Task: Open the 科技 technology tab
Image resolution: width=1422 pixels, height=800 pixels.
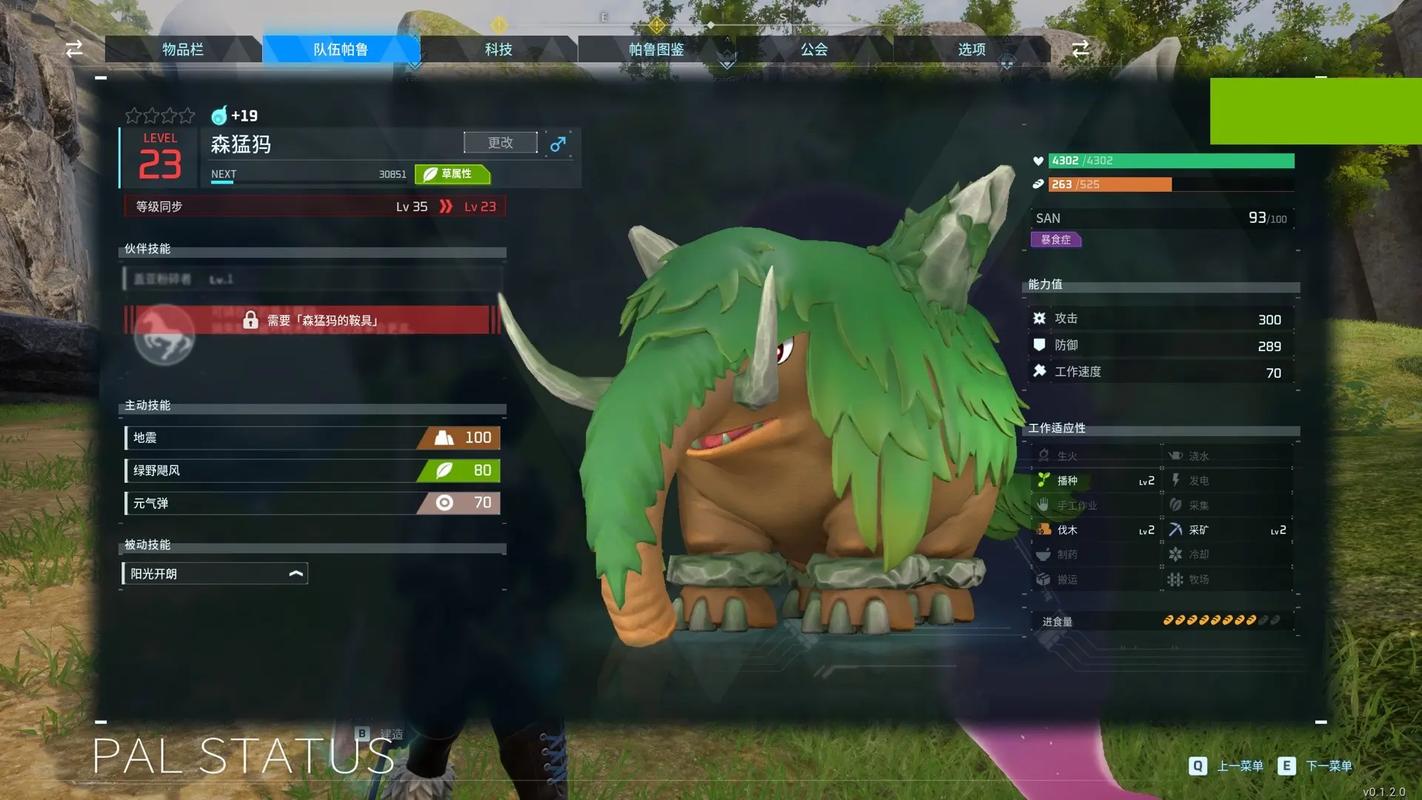Action: click(498, 49)
